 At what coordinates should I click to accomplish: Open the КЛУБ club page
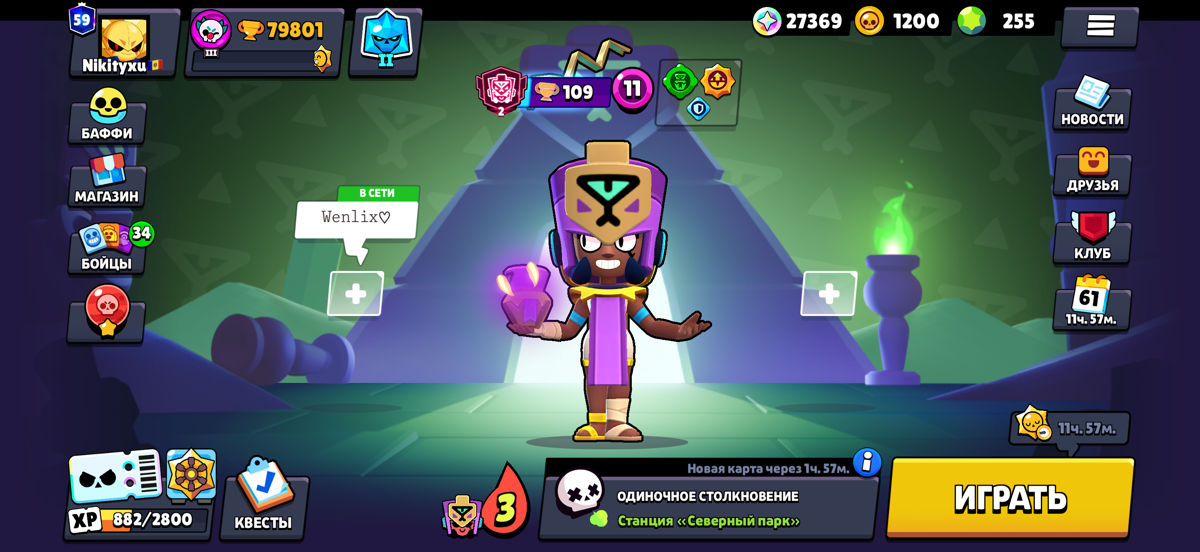[x=1092, y=237]
